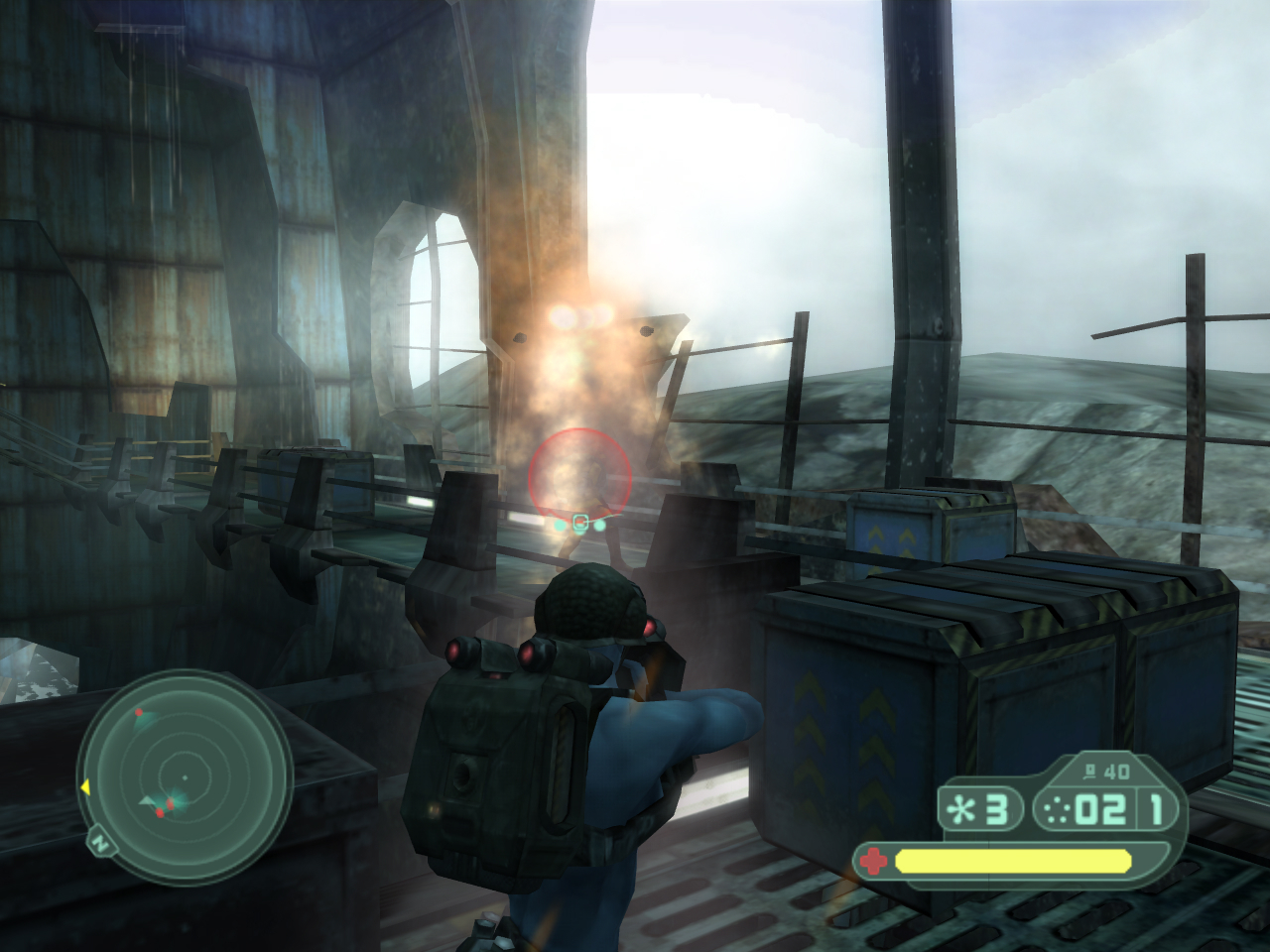Click the N compass marker on the radar
Viewport: 1270px width, 952px height.
(99, 844)
